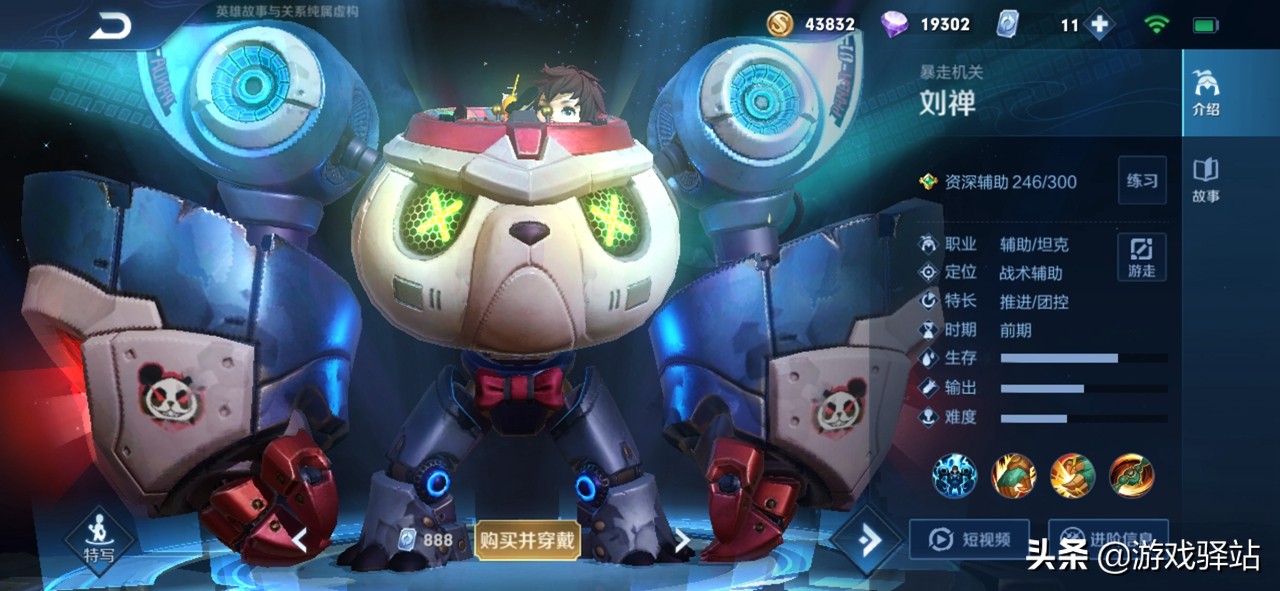Open 进阶信息 advanced info
This screenshot has width=1280, height=591.
click(1107, 536)
